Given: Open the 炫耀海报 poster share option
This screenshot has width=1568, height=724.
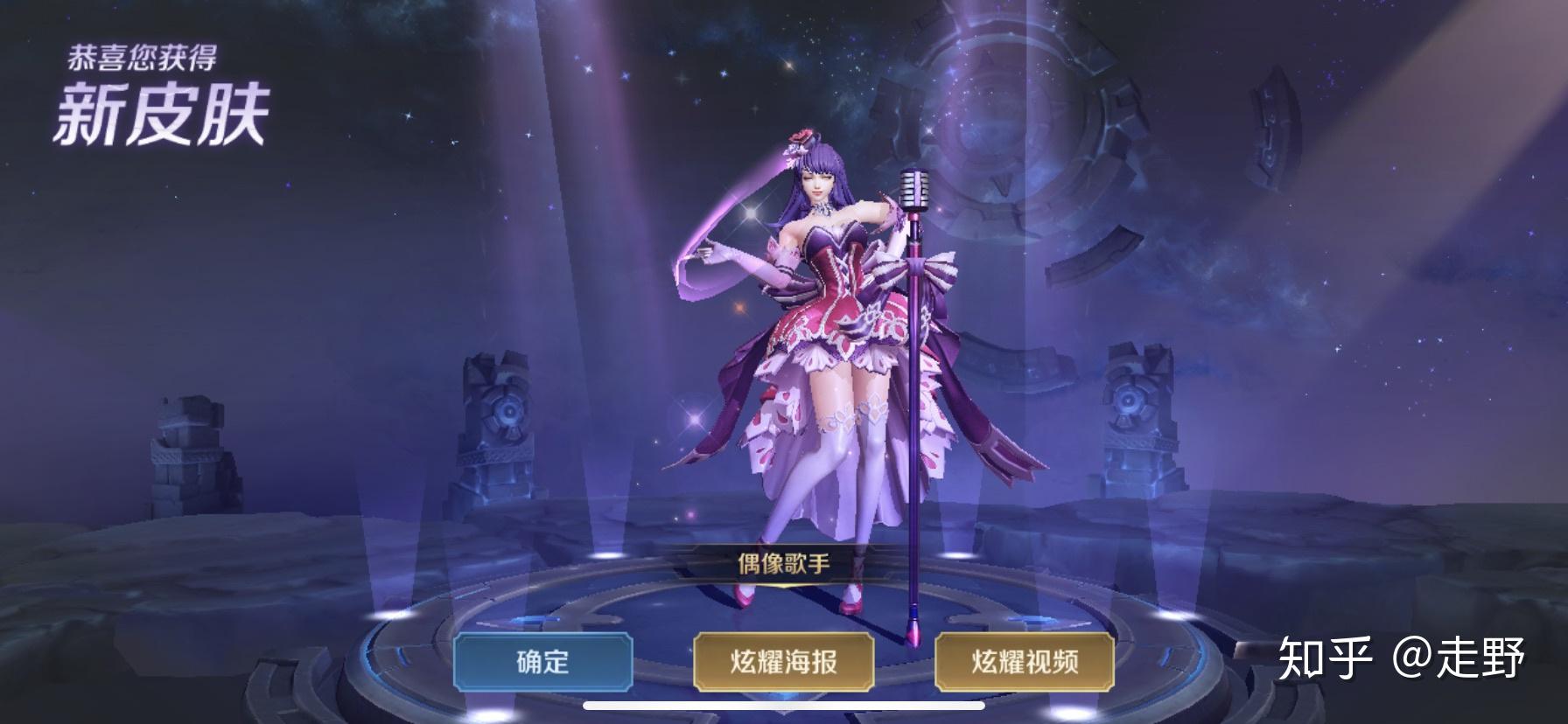Looking at the screenshot, I should pos(786,665).
